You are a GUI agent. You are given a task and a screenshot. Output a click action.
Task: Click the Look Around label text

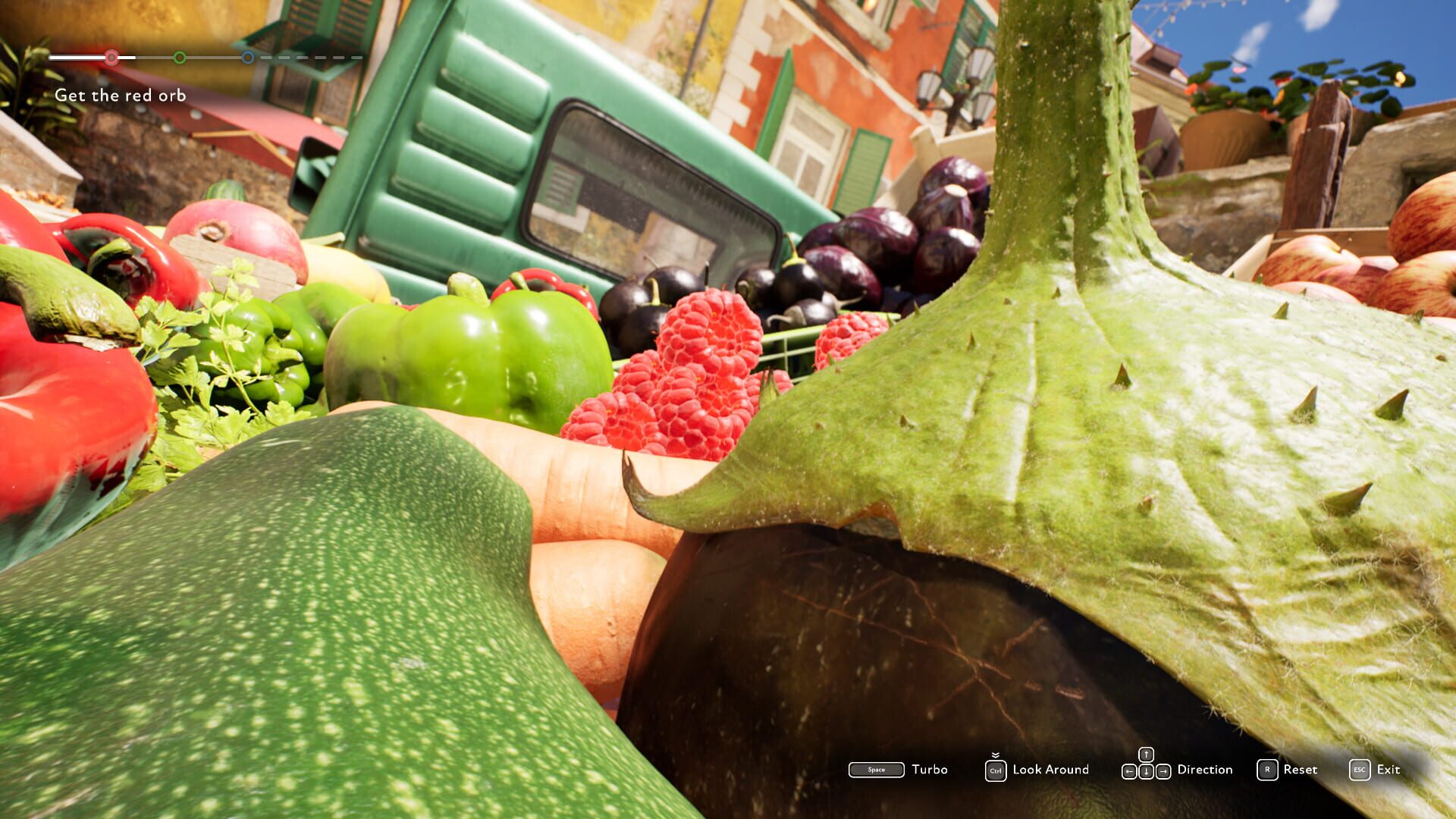(x=1050, y=770)
